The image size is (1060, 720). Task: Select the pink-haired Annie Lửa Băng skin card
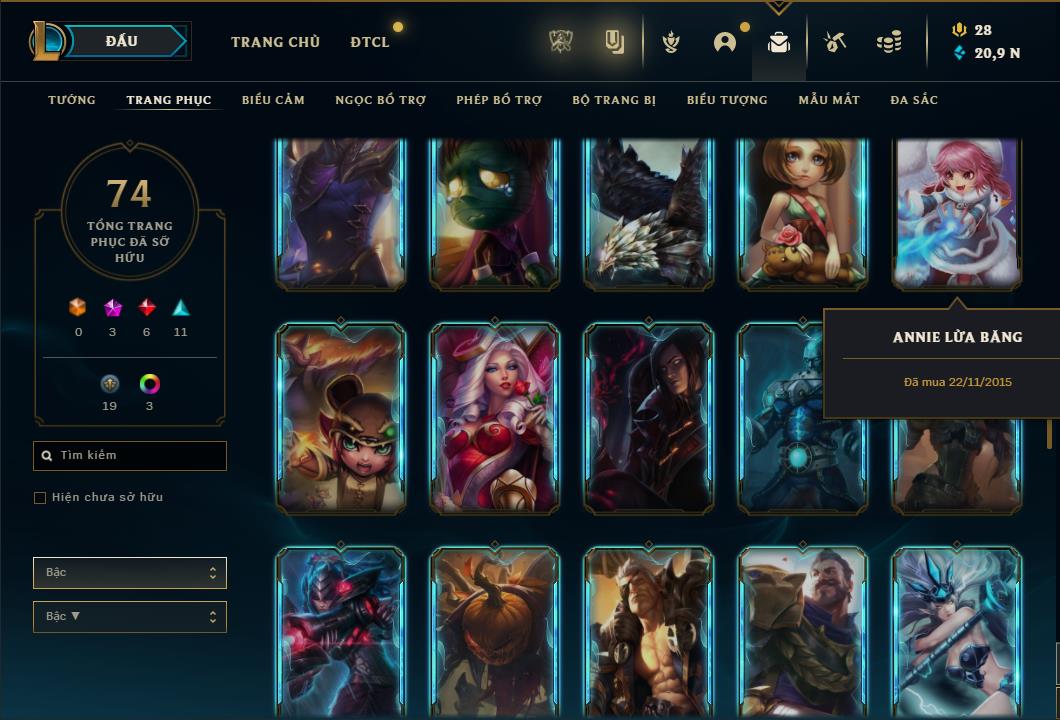956,212
